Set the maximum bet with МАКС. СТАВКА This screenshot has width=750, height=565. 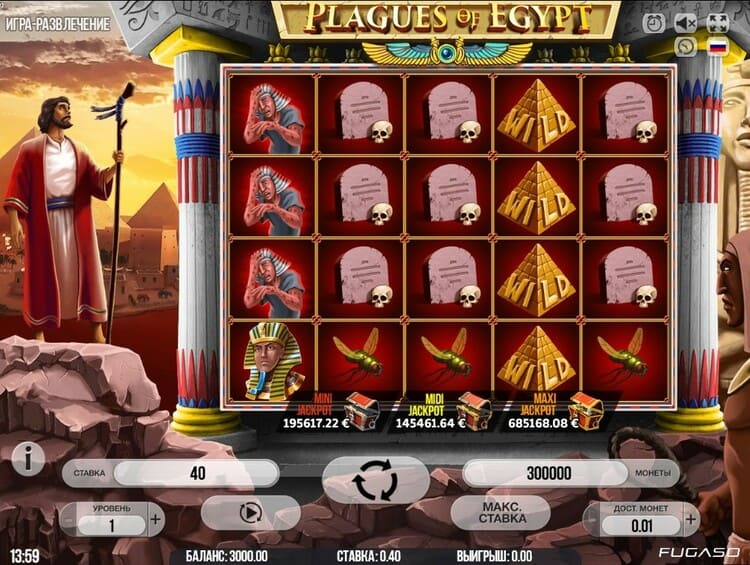click(501, 513)
